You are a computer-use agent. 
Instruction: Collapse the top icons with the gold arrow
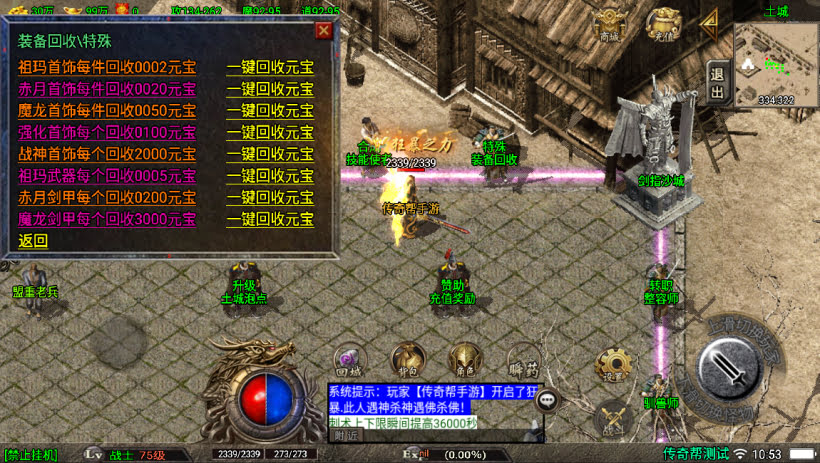(x=710, y=20)
